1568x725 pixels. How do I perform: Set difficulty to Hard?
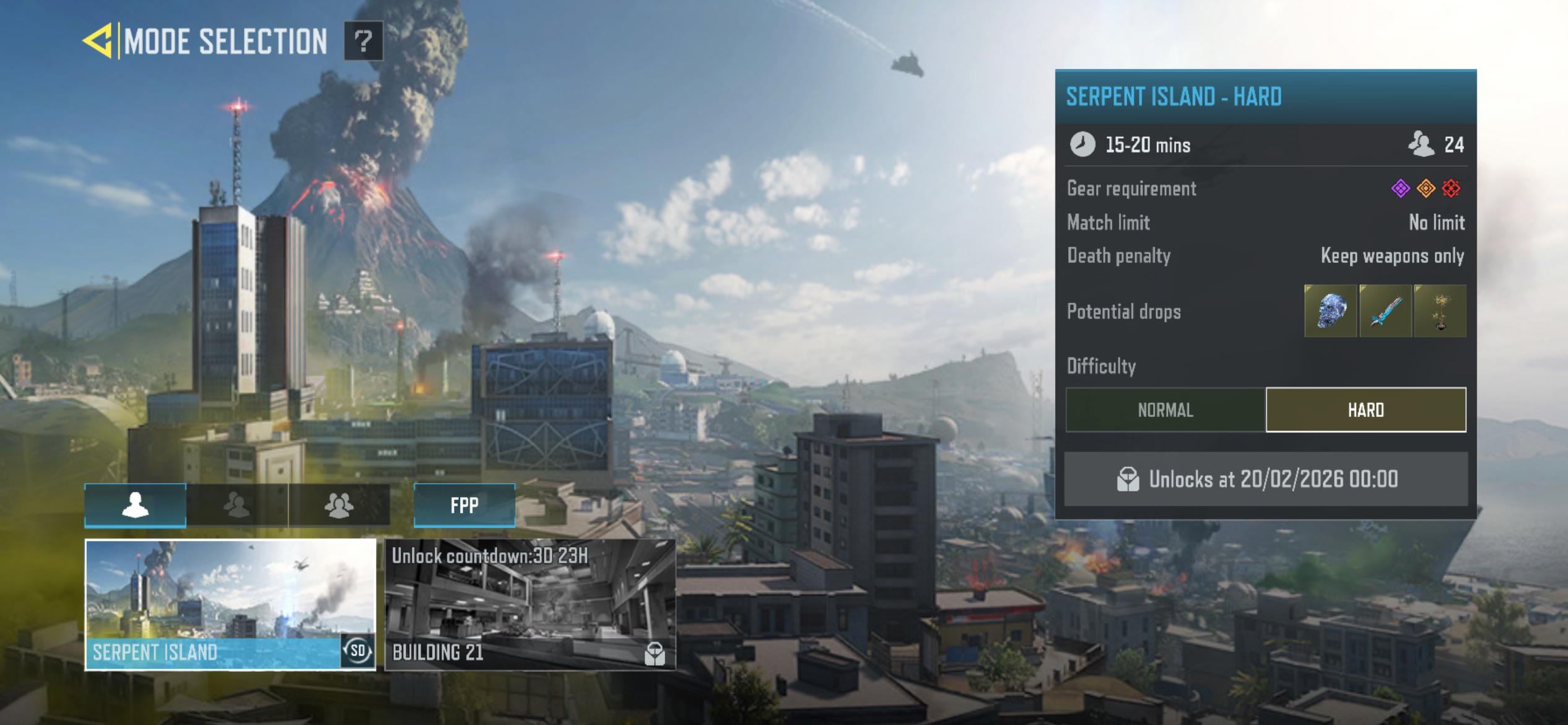pyautogui.click(x=1365, y=410)
